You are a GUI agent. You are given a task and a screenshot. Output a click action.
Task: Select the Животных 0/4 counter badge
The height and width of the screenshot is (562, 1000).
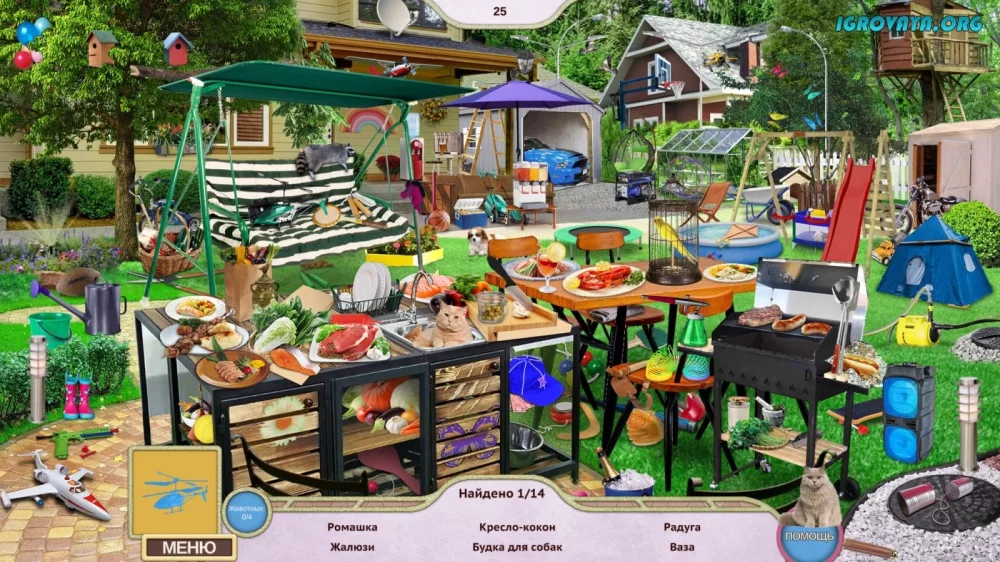[x=246, y=511]
